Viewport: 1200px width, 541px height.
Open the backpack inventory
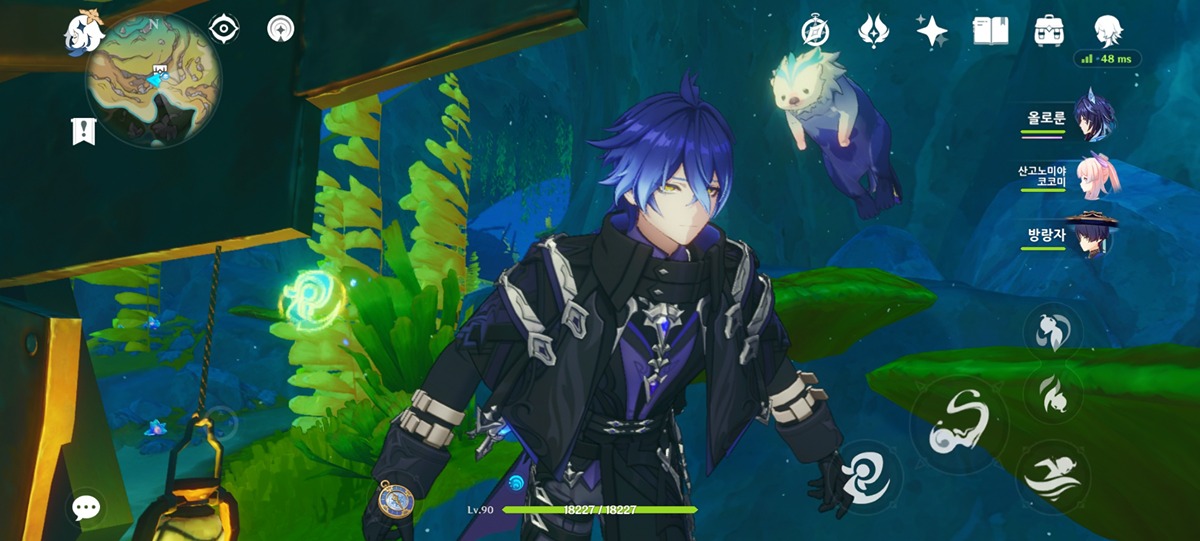[1048, 31]
